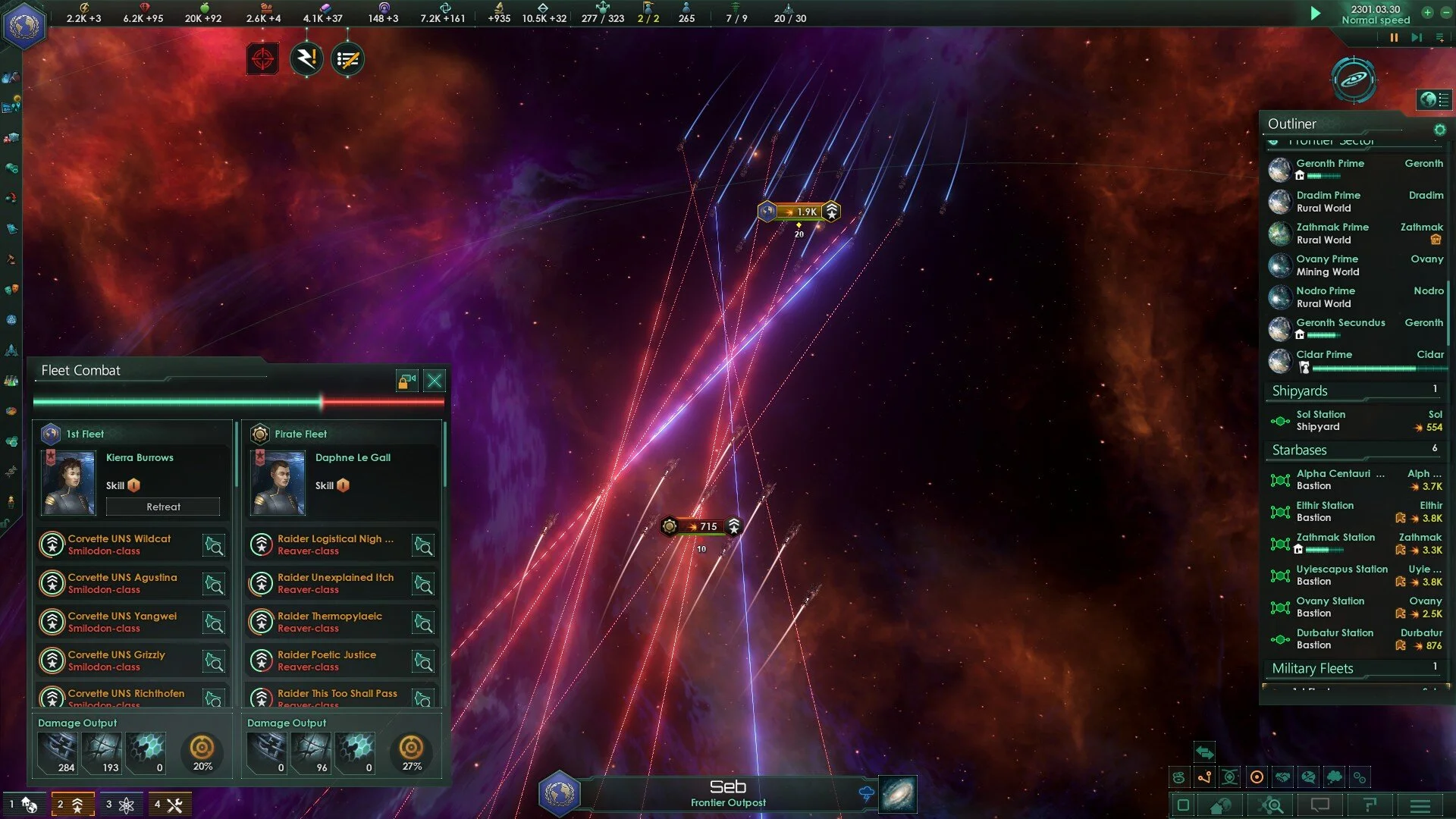Viewport: 1456px width, 819px height.
Task: Select the 715 pirate fleet marker
Action: coord(701,526)
